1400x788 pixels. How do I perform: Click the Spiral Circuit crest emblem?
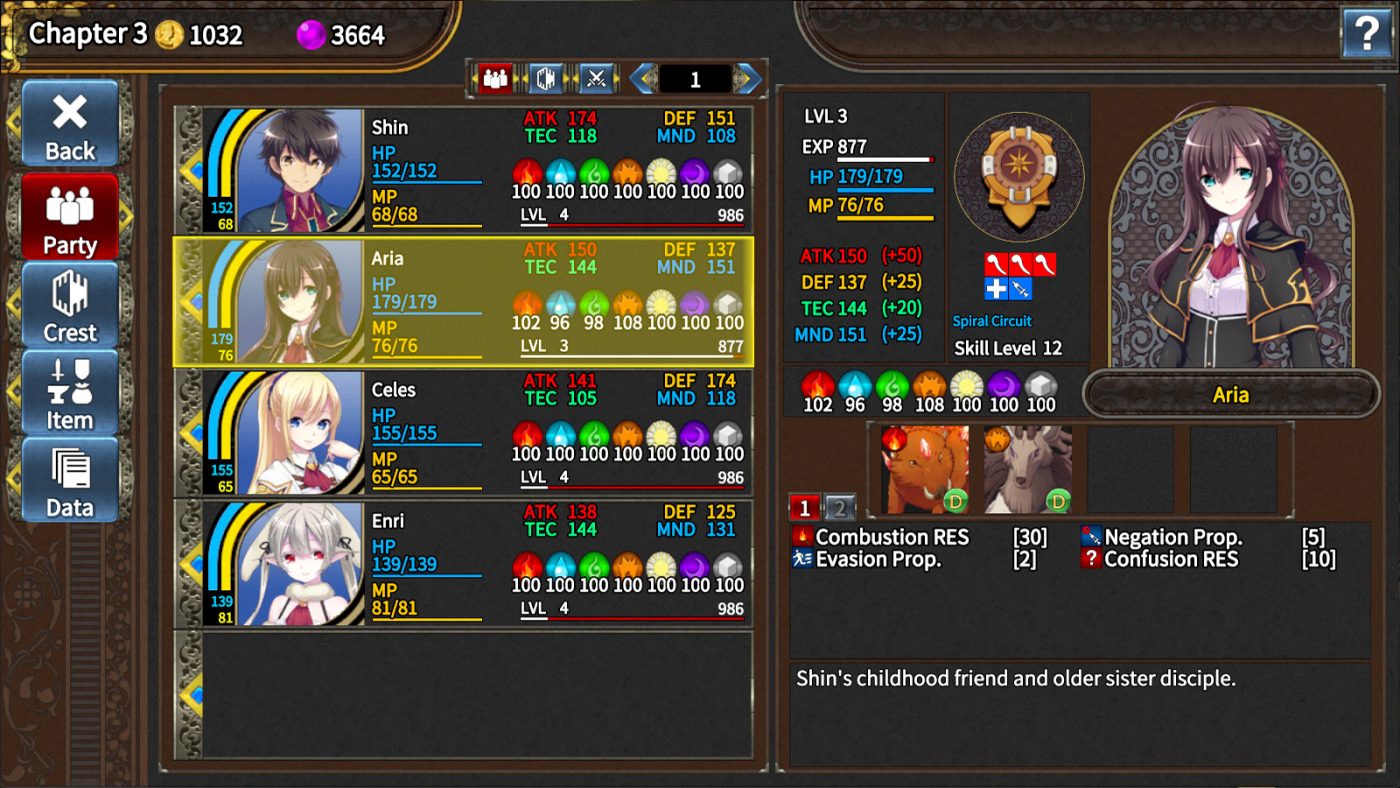tap(1019, 178)
